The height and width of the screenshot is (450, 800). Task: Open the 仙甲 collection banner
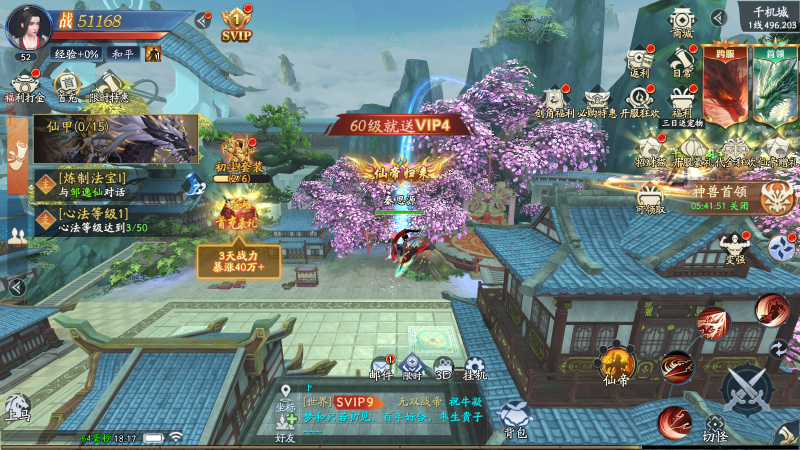(115, 135)
